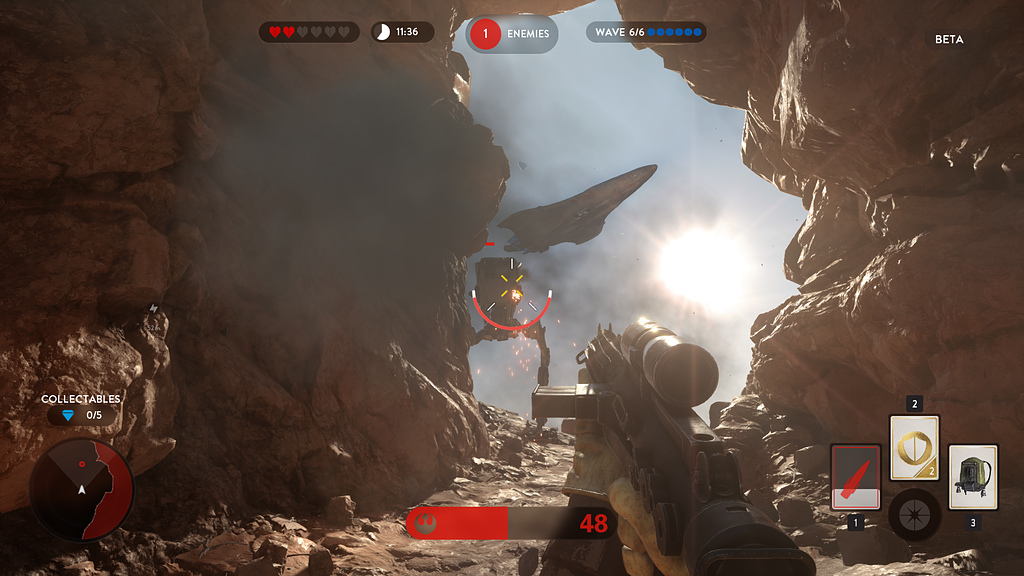Activate the gold shield star card
Screen dimensions: 1024x576
(914, 448)
